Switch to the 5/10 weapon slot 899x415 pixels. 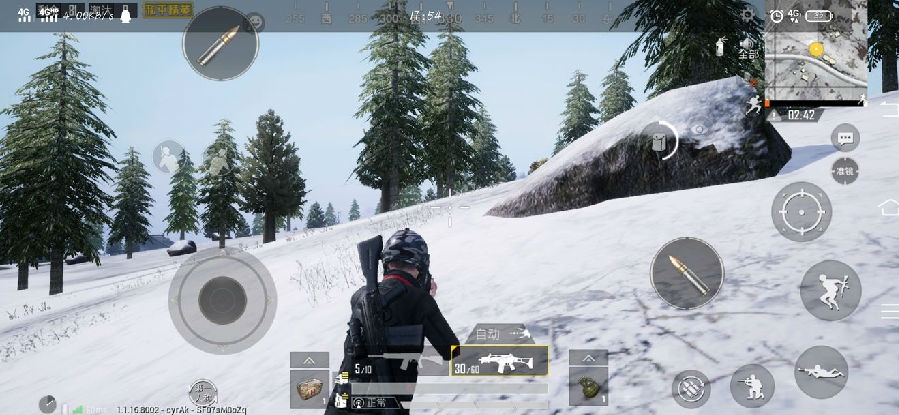(400, 362)
